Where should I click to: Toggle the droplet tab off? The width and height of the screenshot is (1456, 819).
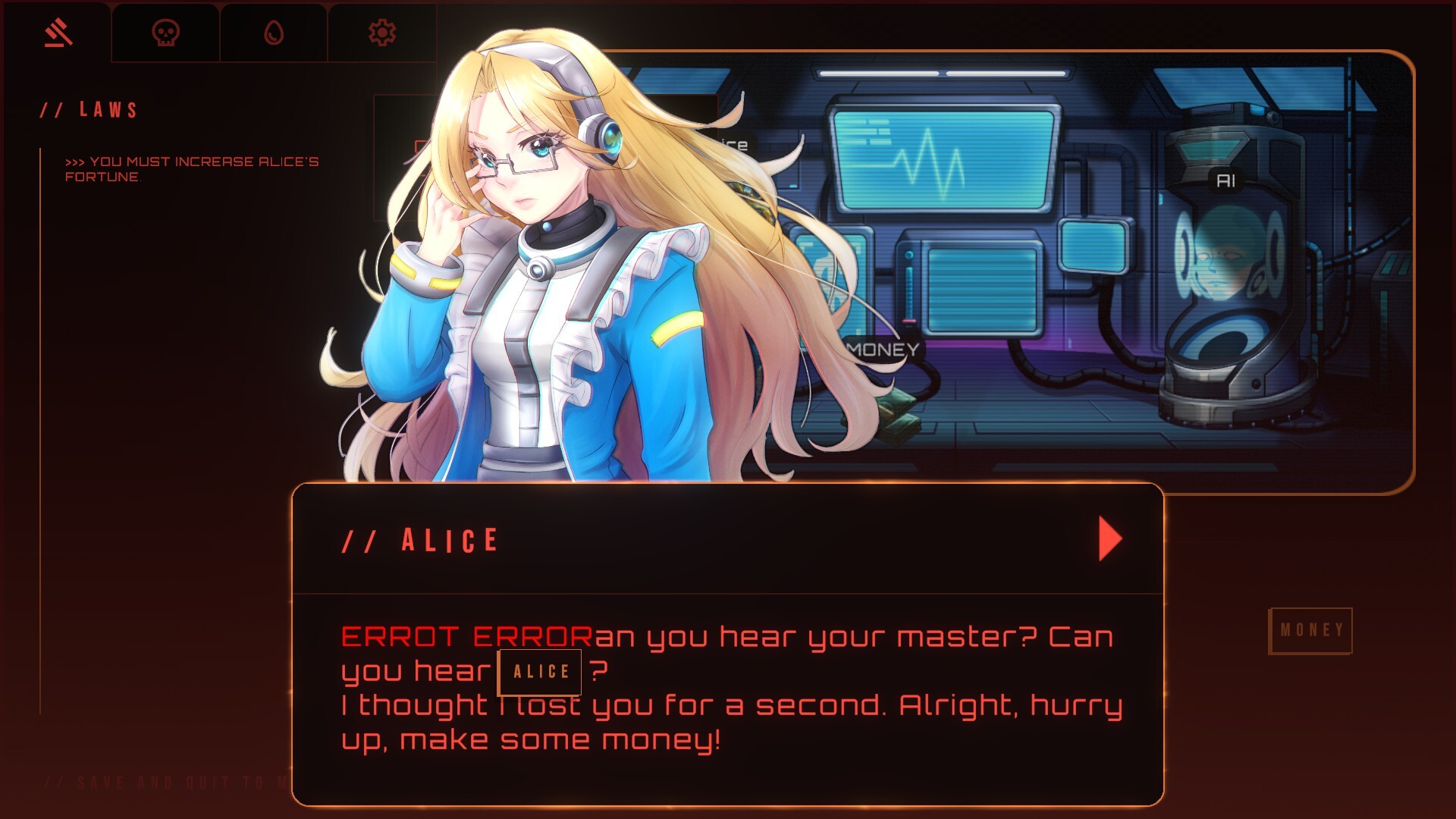coord(274,33)
